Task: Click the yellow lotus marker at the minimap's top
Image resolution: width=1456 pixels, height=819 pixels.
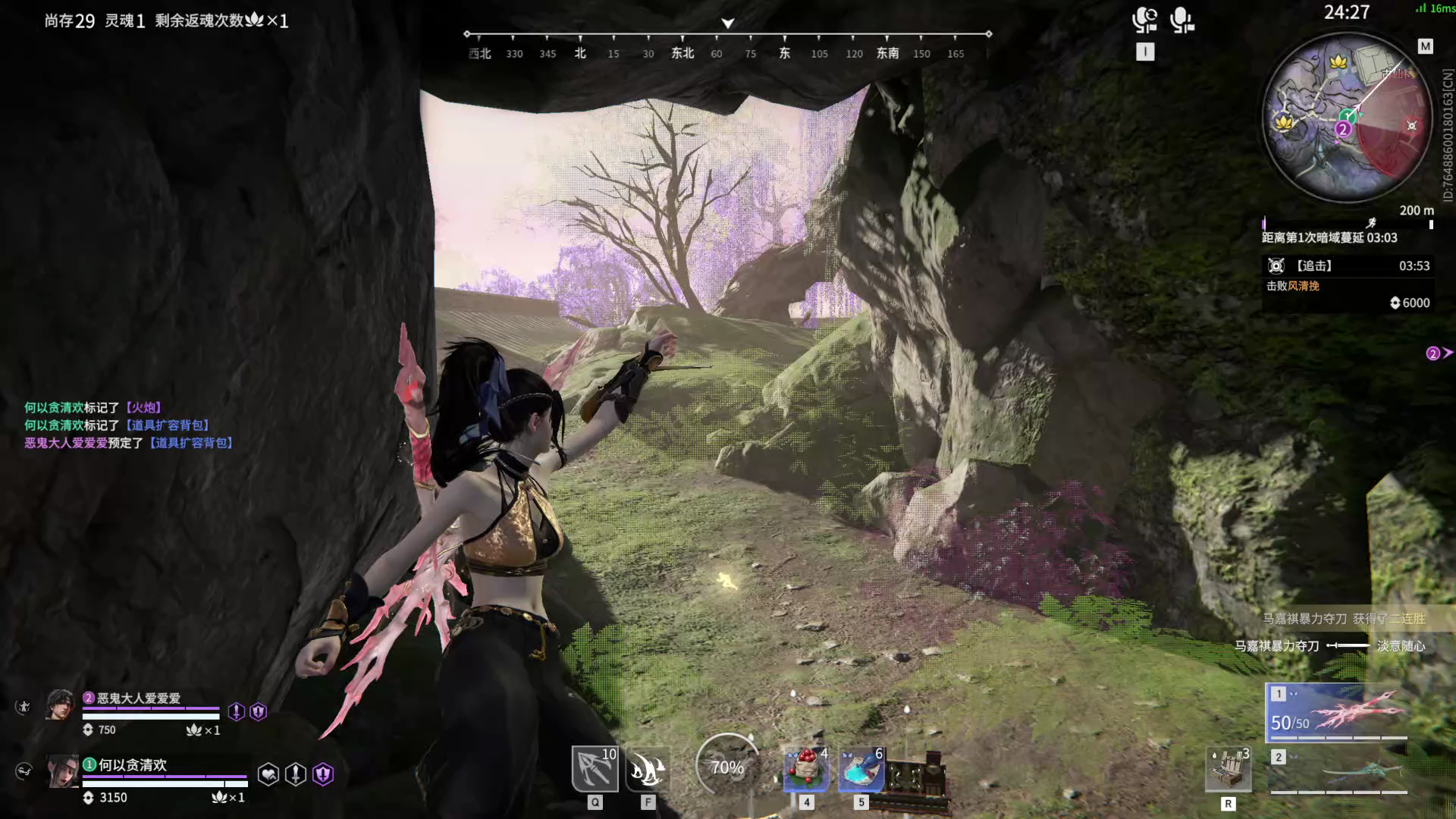Action: 1338,61
